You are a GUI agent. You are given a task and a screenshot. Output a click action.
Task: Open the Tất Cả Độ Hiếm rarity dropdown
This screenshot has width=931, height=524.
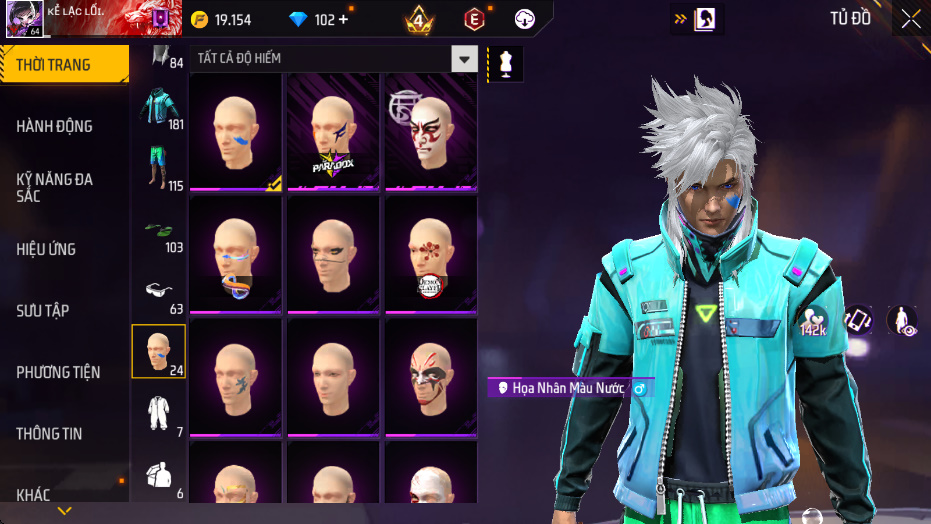(463, 59)
